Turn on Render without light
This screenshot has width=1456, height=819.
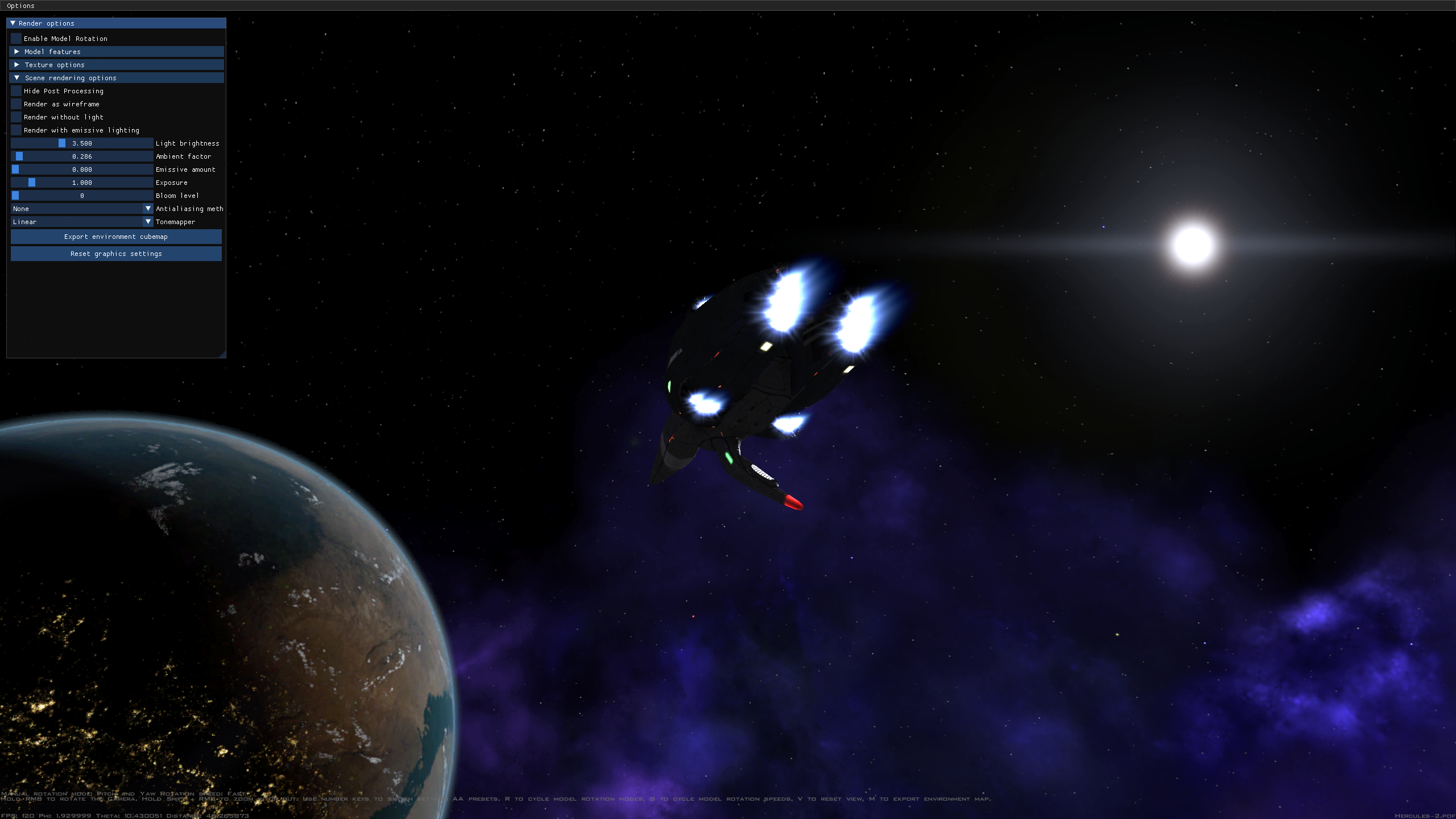point(16,117)
